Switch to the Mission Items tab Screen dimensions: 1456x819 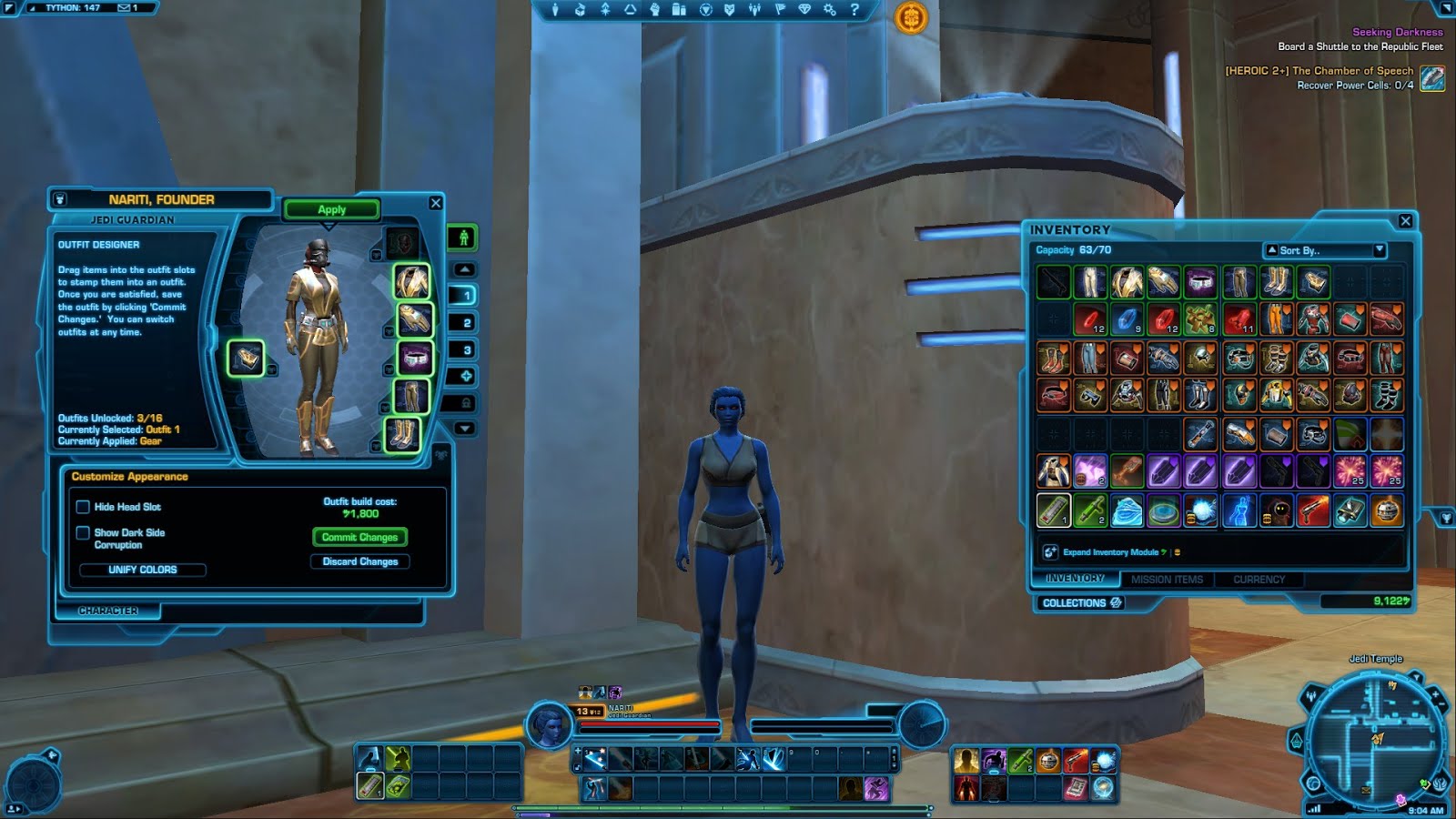(1168, 579)
